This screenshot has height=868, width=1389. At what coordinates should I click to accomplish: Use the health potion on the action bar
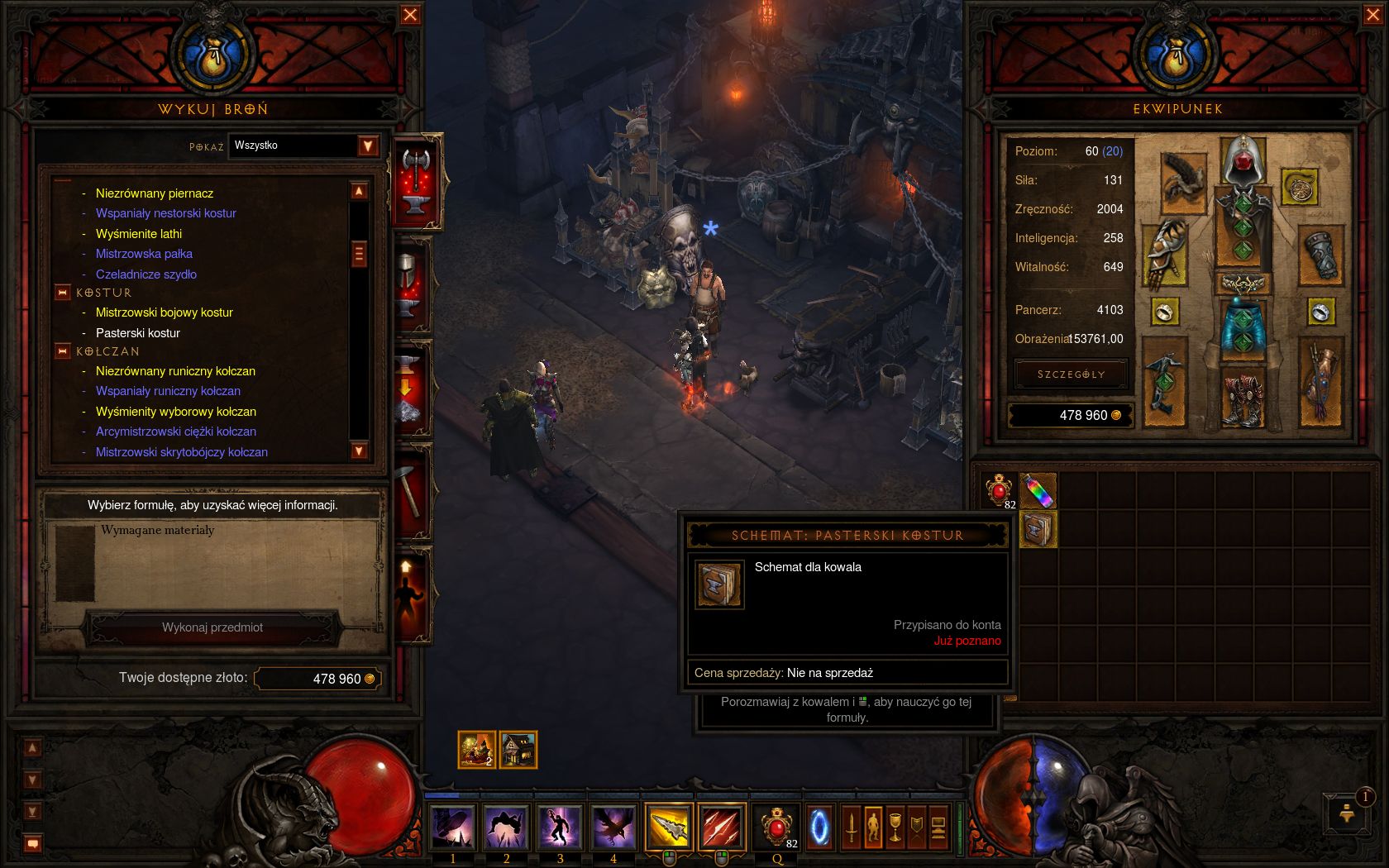(x=776, y=827)
